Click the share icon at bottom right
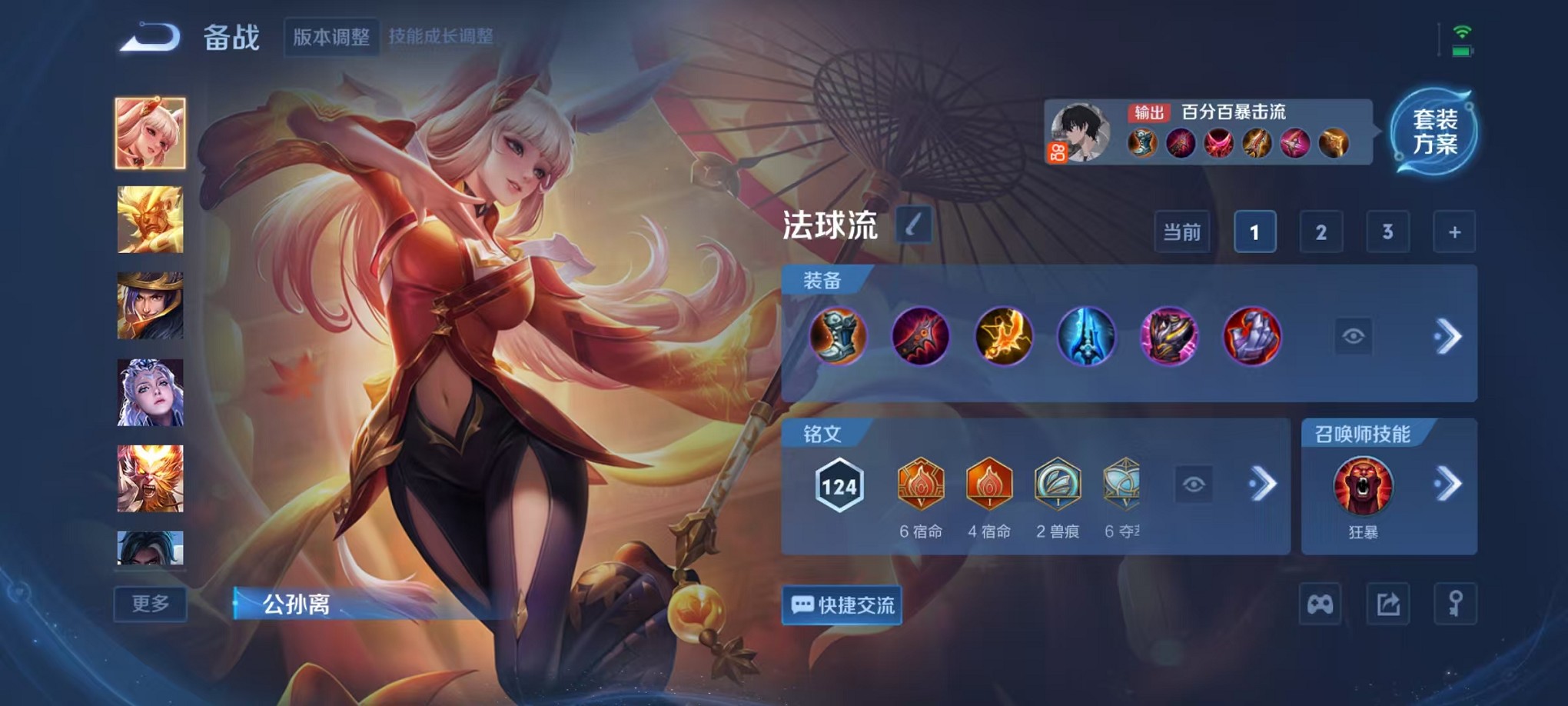Image resolution: width=1568 pixels, height=706 pixels. click(x=1388, y=604)
